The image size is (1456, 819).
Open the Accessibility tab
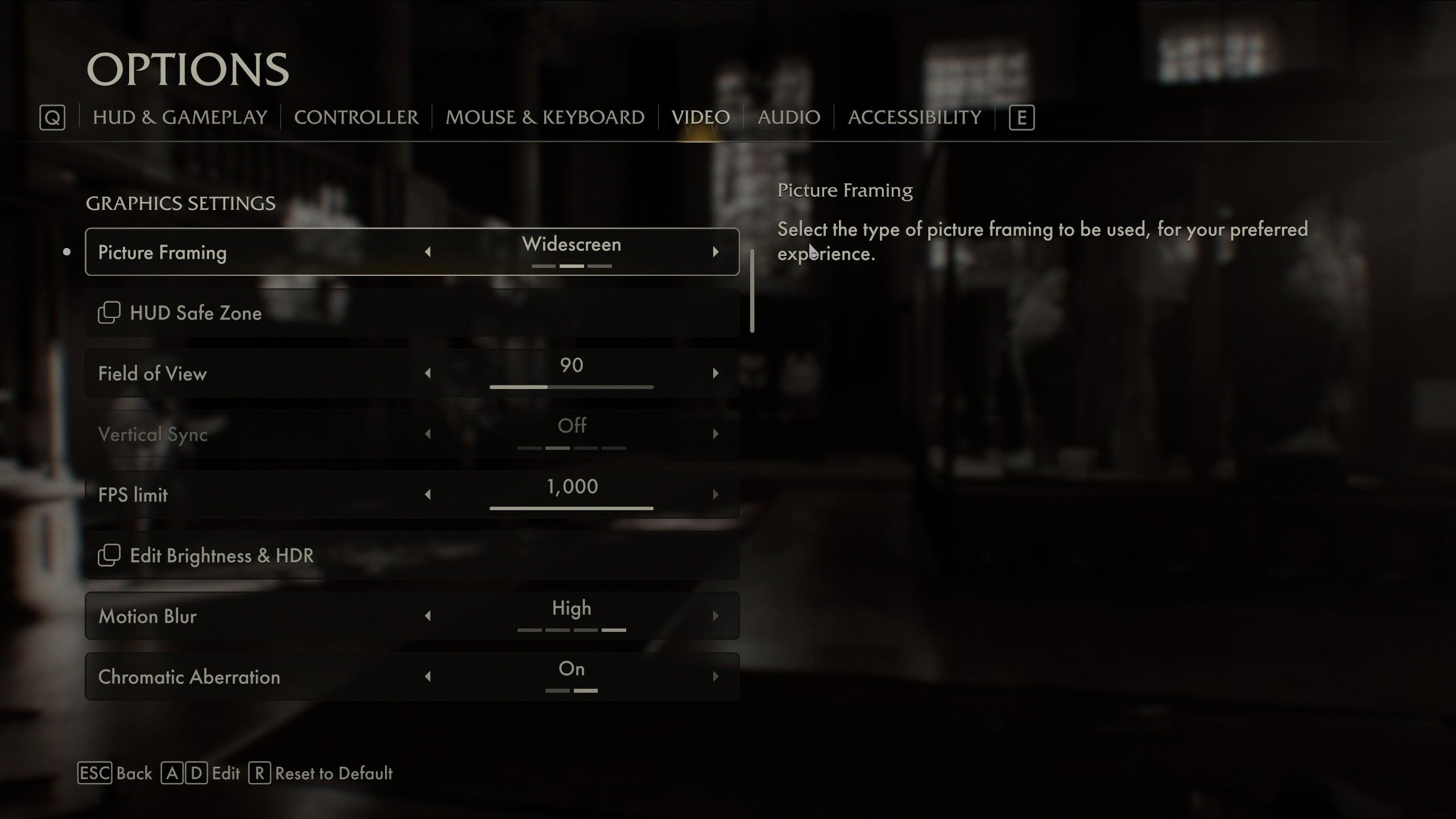click(914, 117)
